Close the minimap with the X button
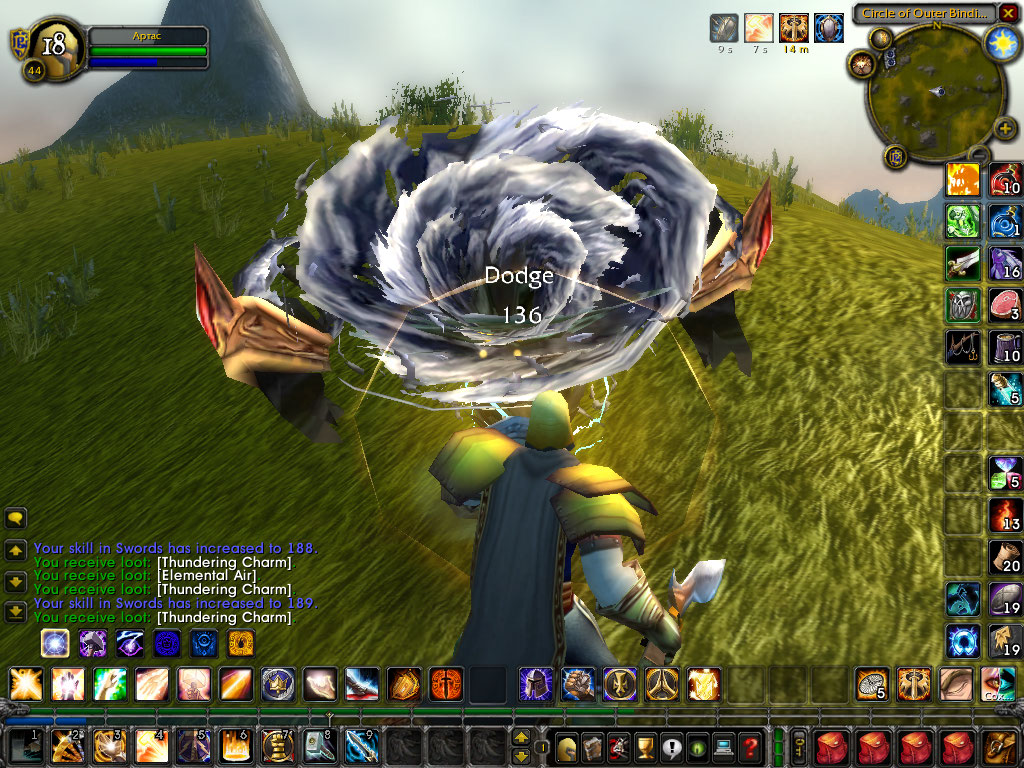This screenshot has height=768, width=1024. pyautogui.click(x=1008, y=13)
